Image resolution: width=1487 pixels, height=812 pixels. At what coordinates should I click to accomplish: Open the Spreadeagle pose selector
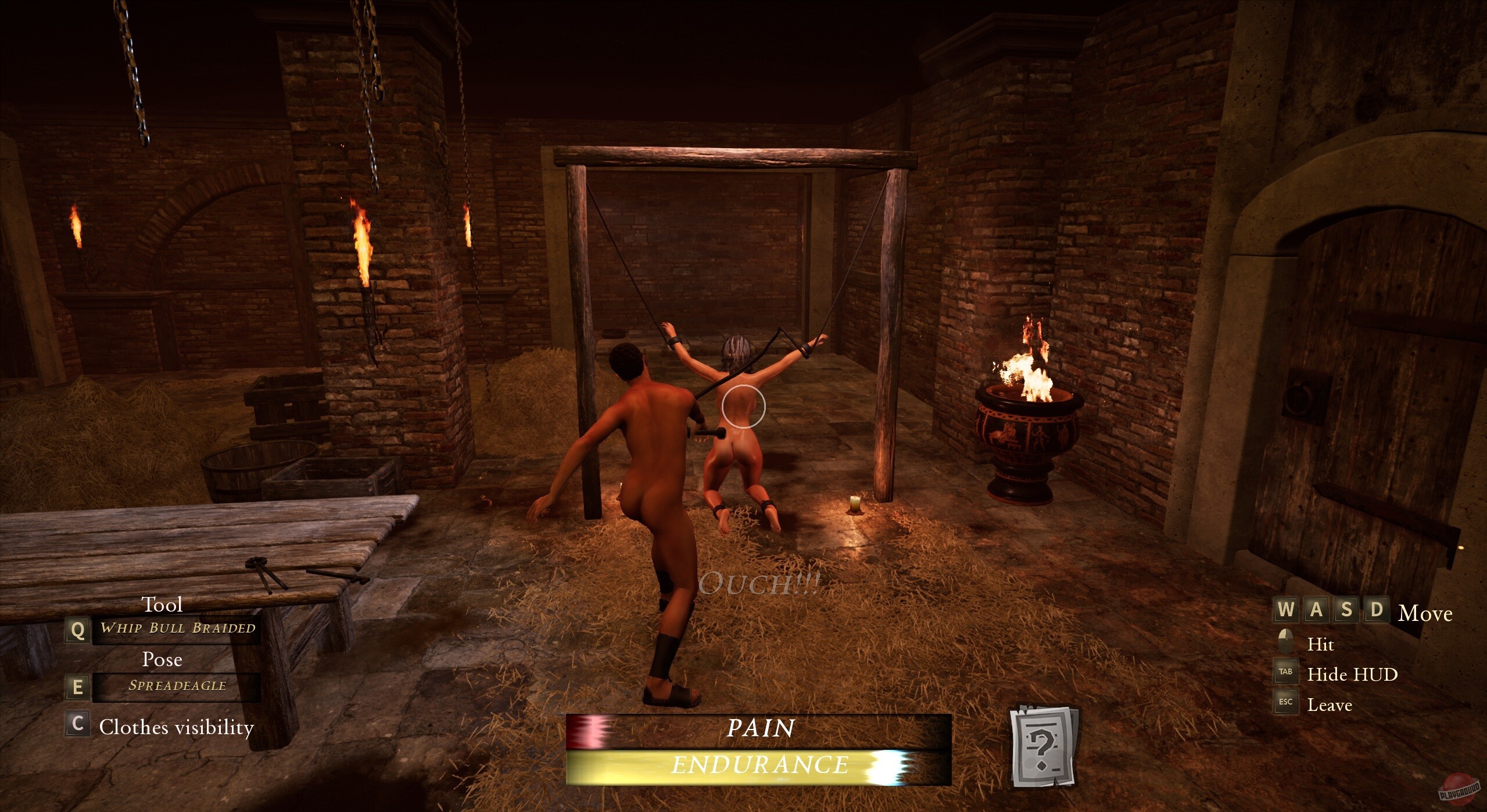175,685
